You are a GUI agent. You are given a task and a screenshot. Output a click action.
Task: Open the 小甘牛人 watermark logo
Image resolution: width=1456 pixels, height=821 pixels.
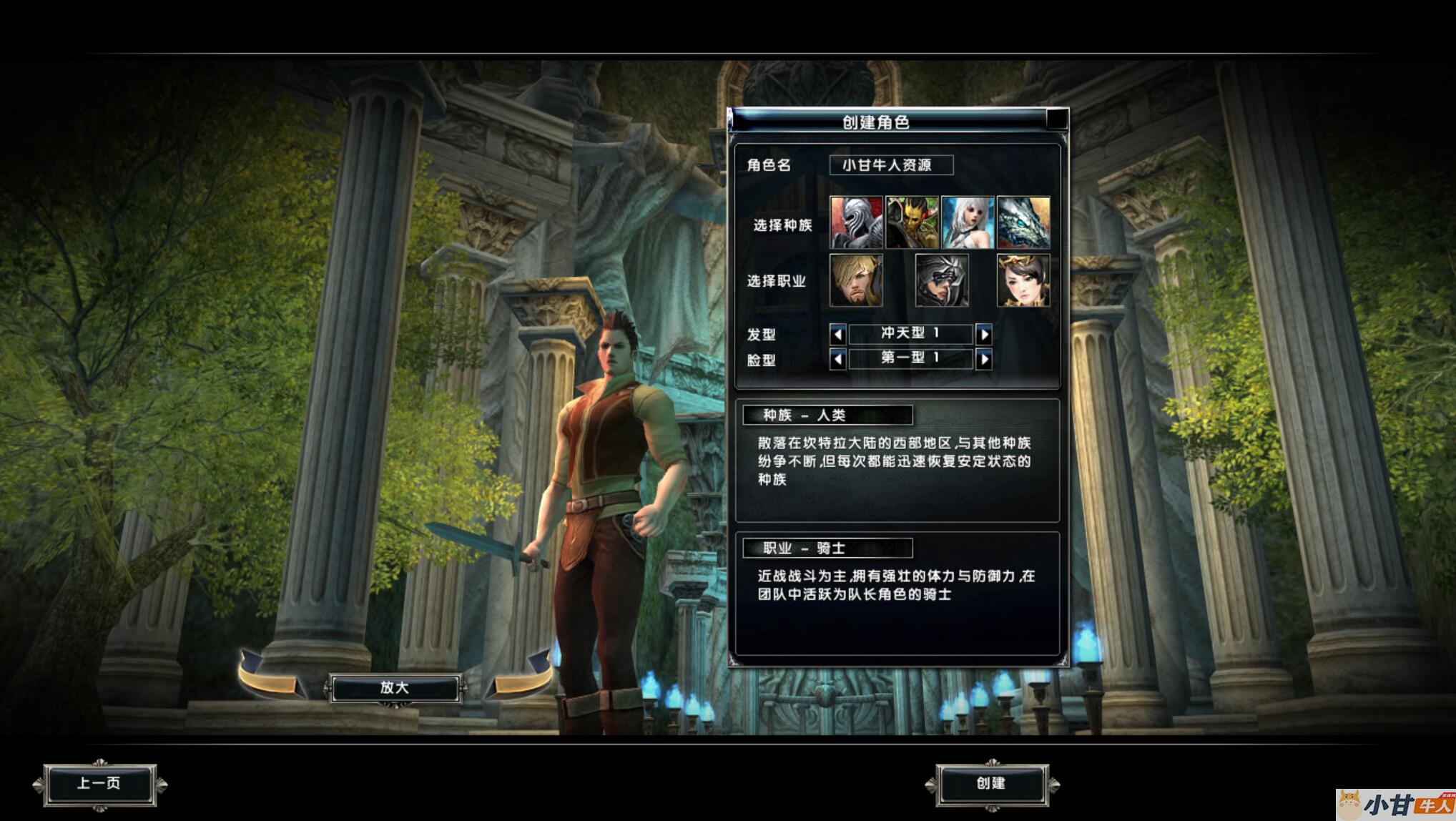point(1394,805)
